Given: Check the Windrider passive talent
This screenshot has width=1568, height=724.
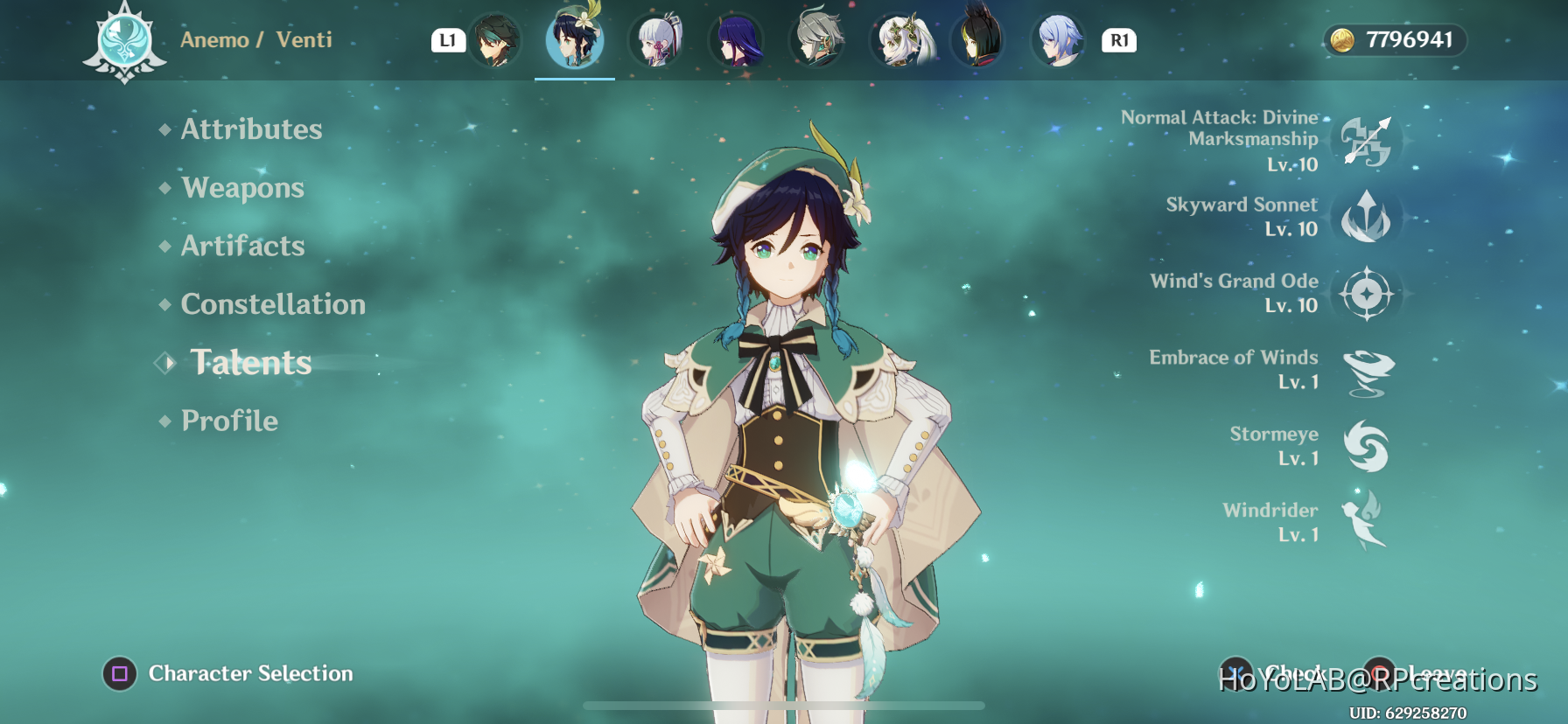Looking at the screenshot, I should [x=1366, y=522].
